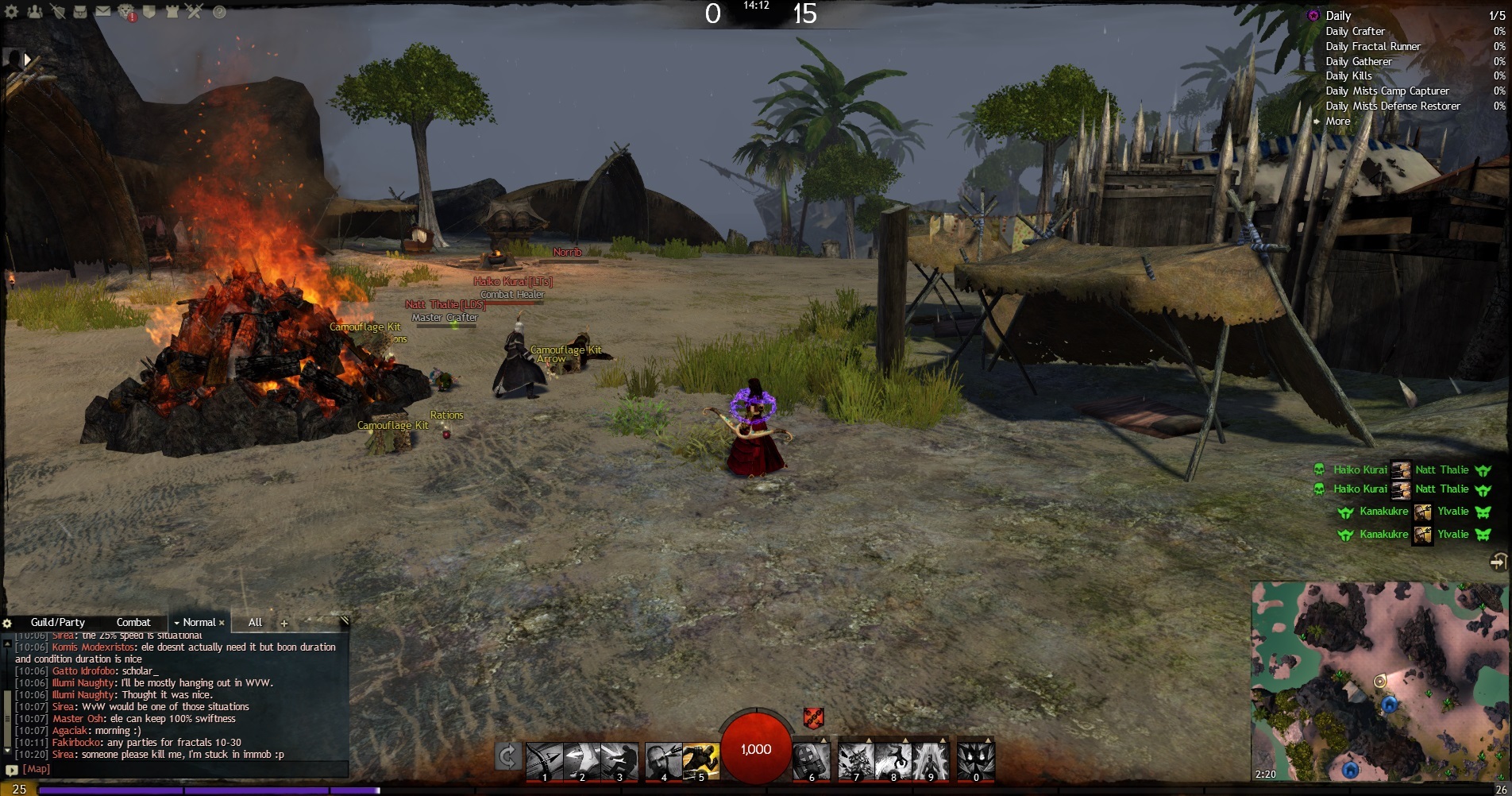Expand the More daily achievements entry
The width and height of the screenshot is (1512, 796).
pyautogui.click(x=1337, y=122)
